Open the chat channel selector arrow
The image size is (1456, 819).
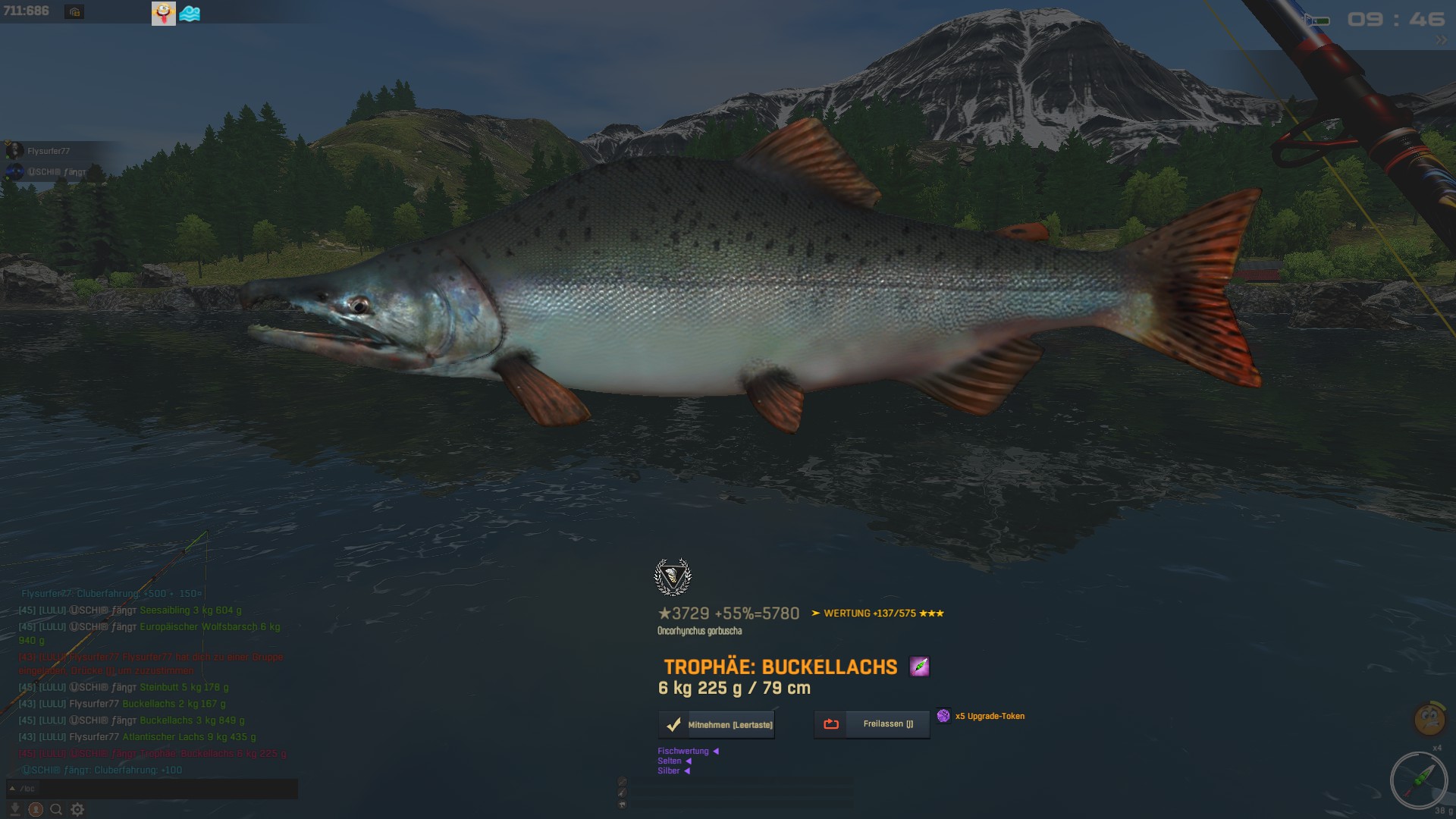pyautogui.click(x=12, y=789)
